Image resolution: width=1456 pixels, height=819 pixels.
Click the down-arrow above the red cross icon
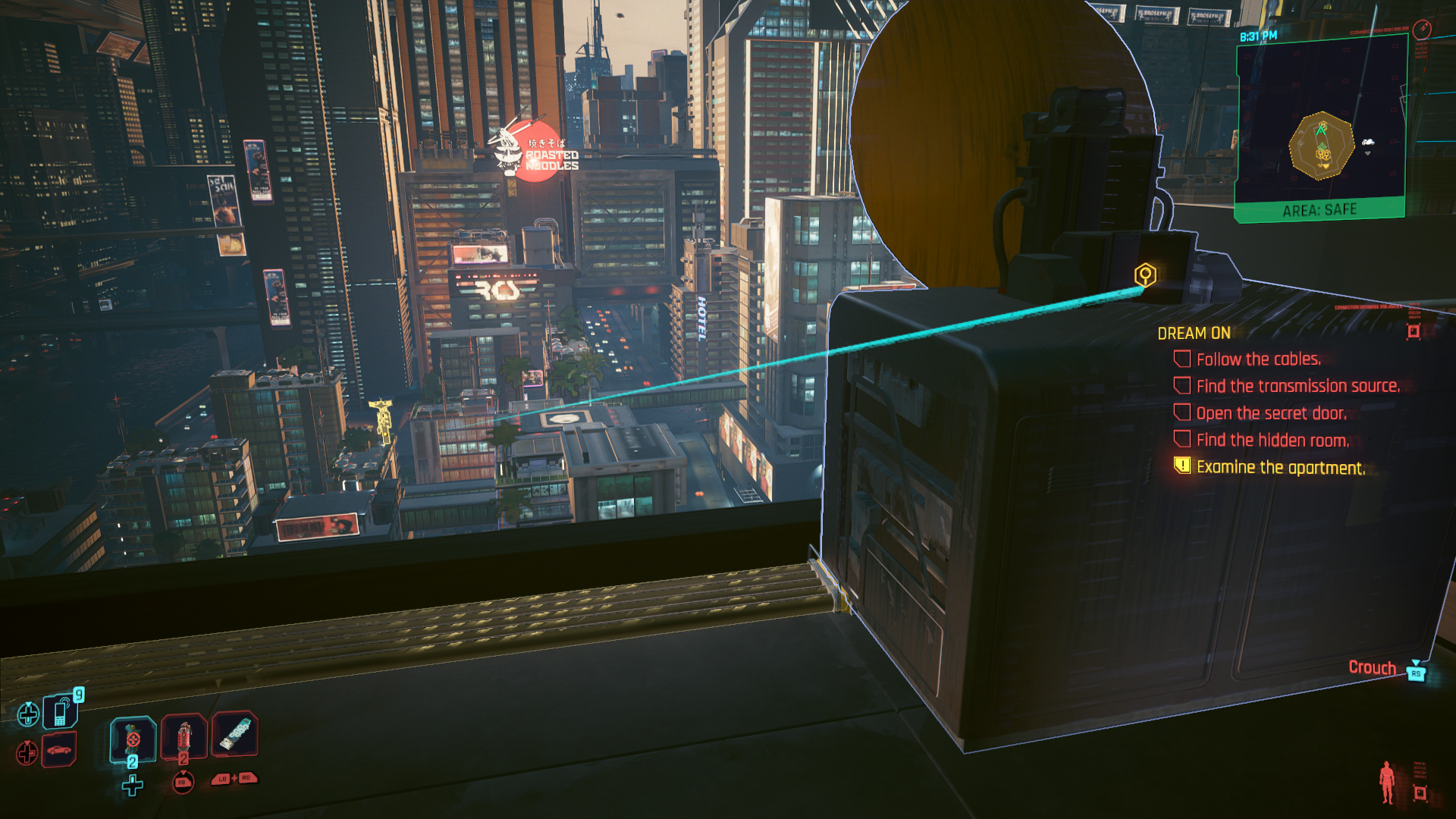(27, 742)
